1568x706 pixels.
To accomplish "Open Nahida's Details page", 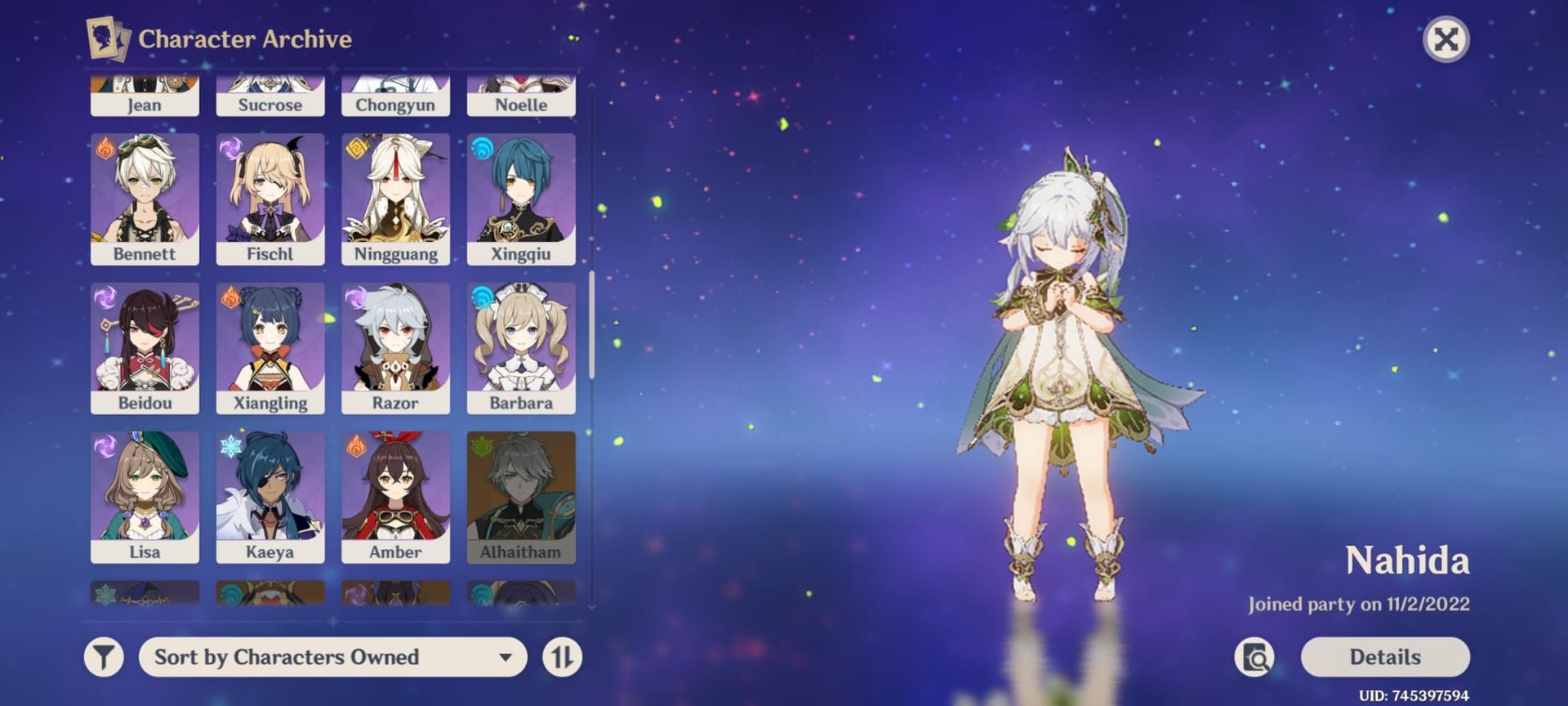I will click(x=1384, y=657).
